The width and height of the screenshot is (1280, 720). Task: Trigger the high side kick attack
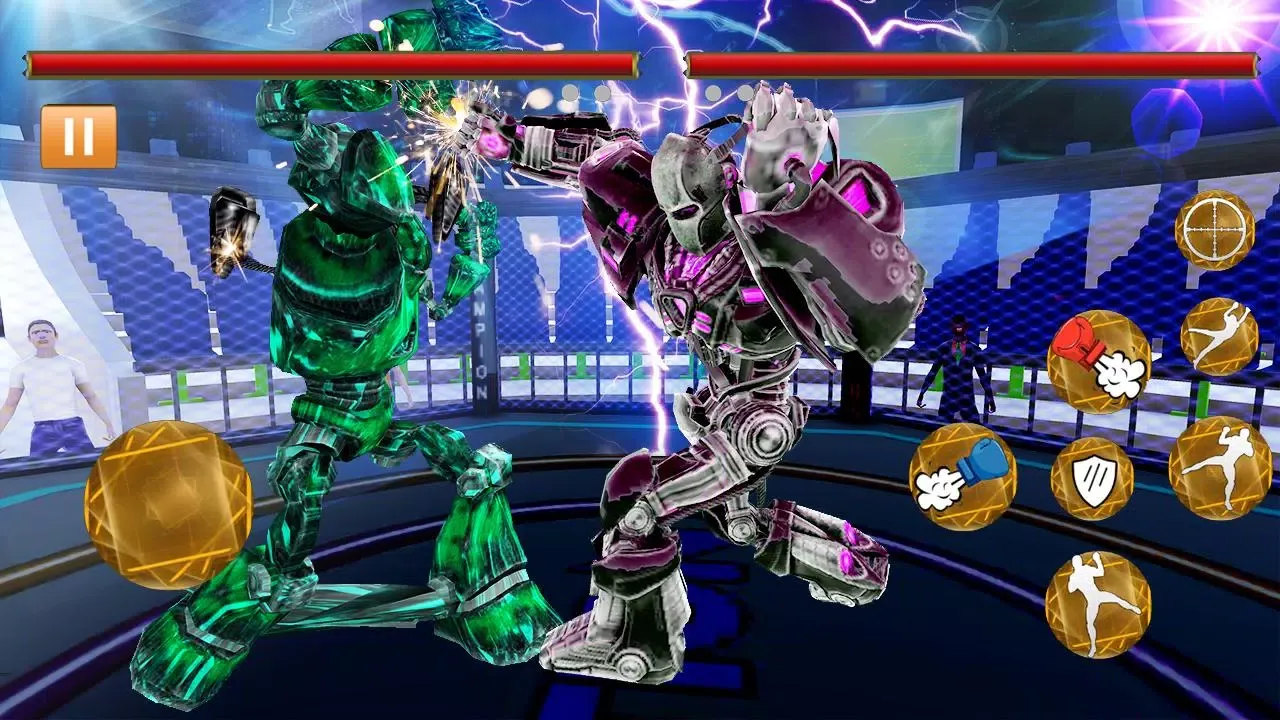(1220, 468)
